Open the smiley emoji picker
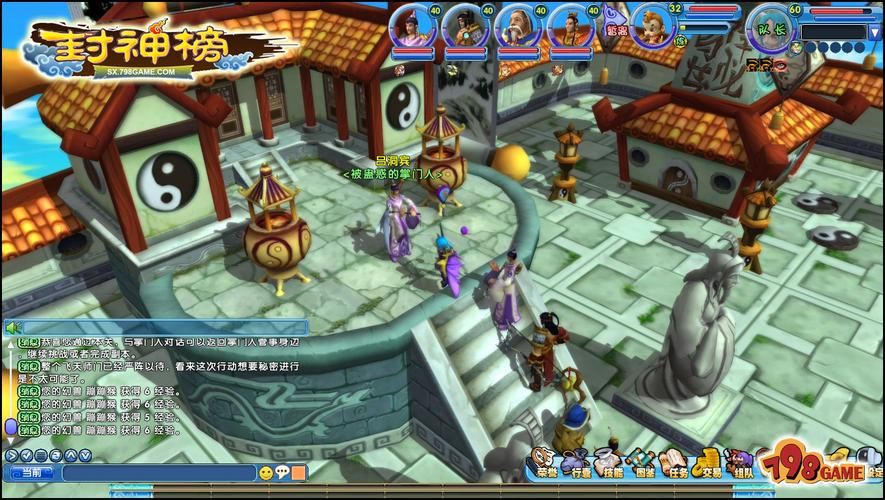The image size is (885, 500). (266, 473)
